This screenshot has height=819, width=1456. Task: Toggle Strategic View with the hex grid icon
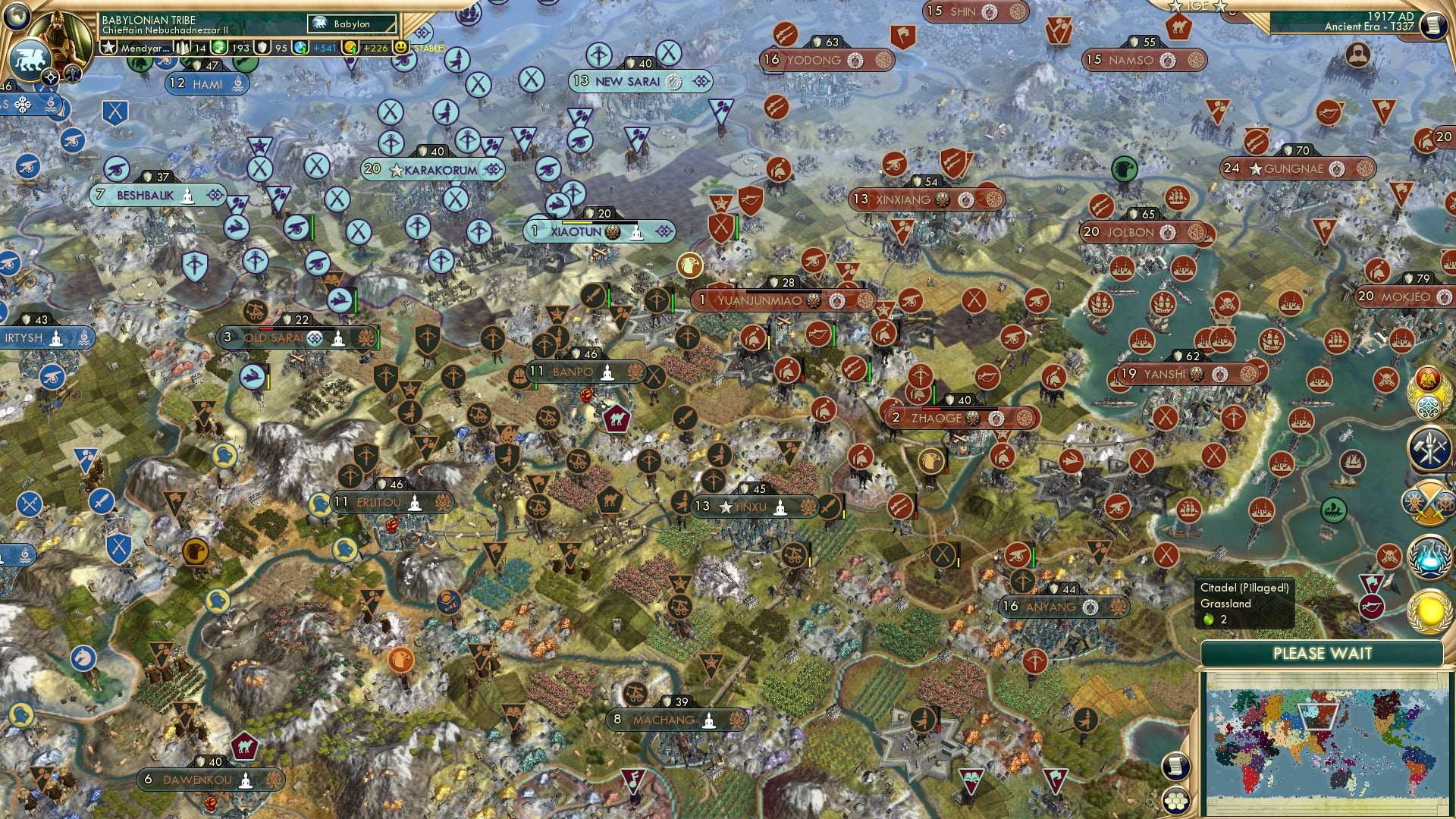(x=1175, y=800)
